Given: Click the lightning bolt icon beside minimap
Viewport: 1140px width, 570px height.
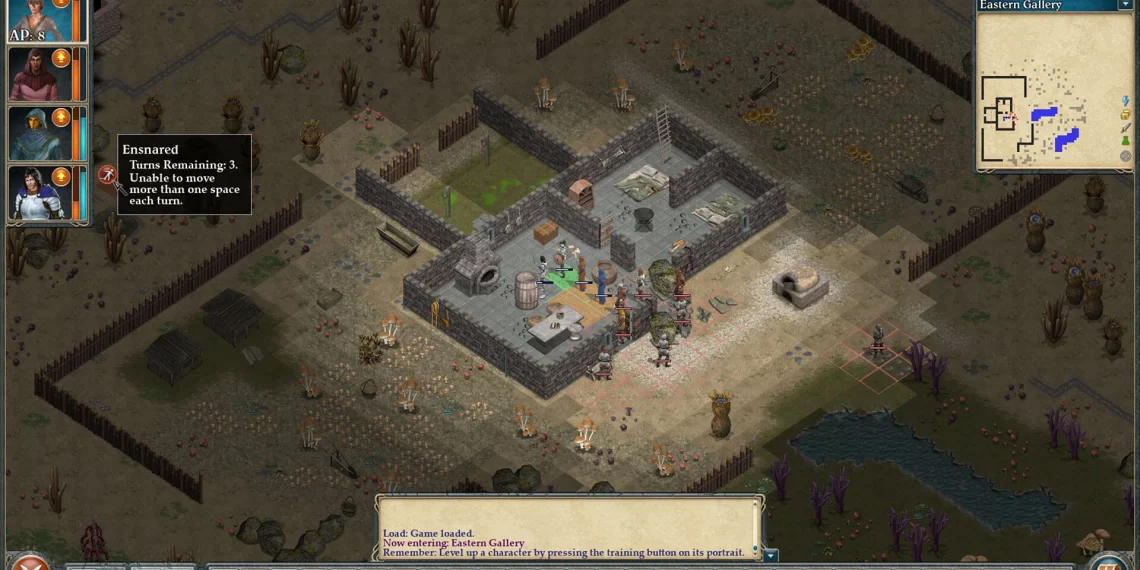Looking at the screenshot, I should [x=1126, y=101].
